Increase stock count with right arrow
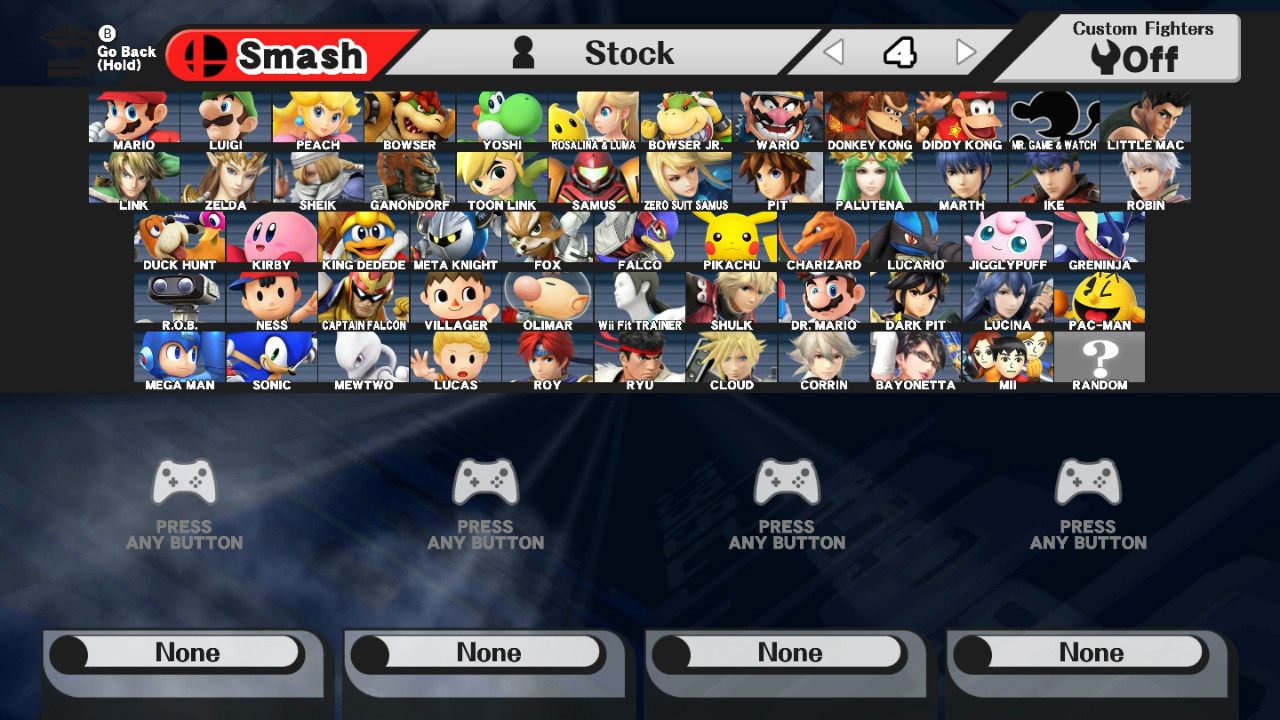Screen dimensions: 1280x720 coord(963,50)
